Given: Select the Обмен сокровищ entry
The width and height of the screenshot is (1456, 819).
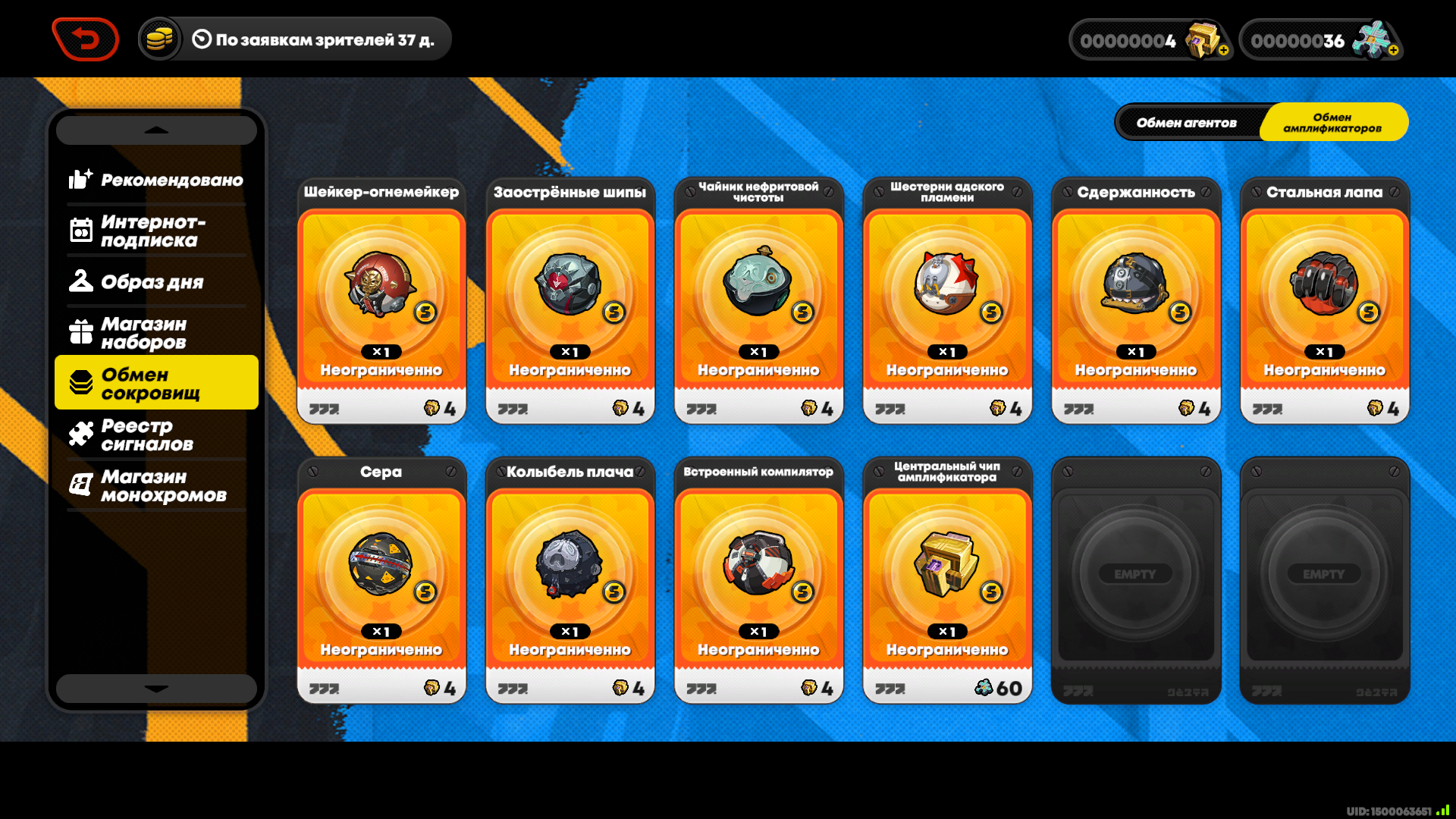Looking at the screenshot, I should pyautogui.click(x=156, y=383).
